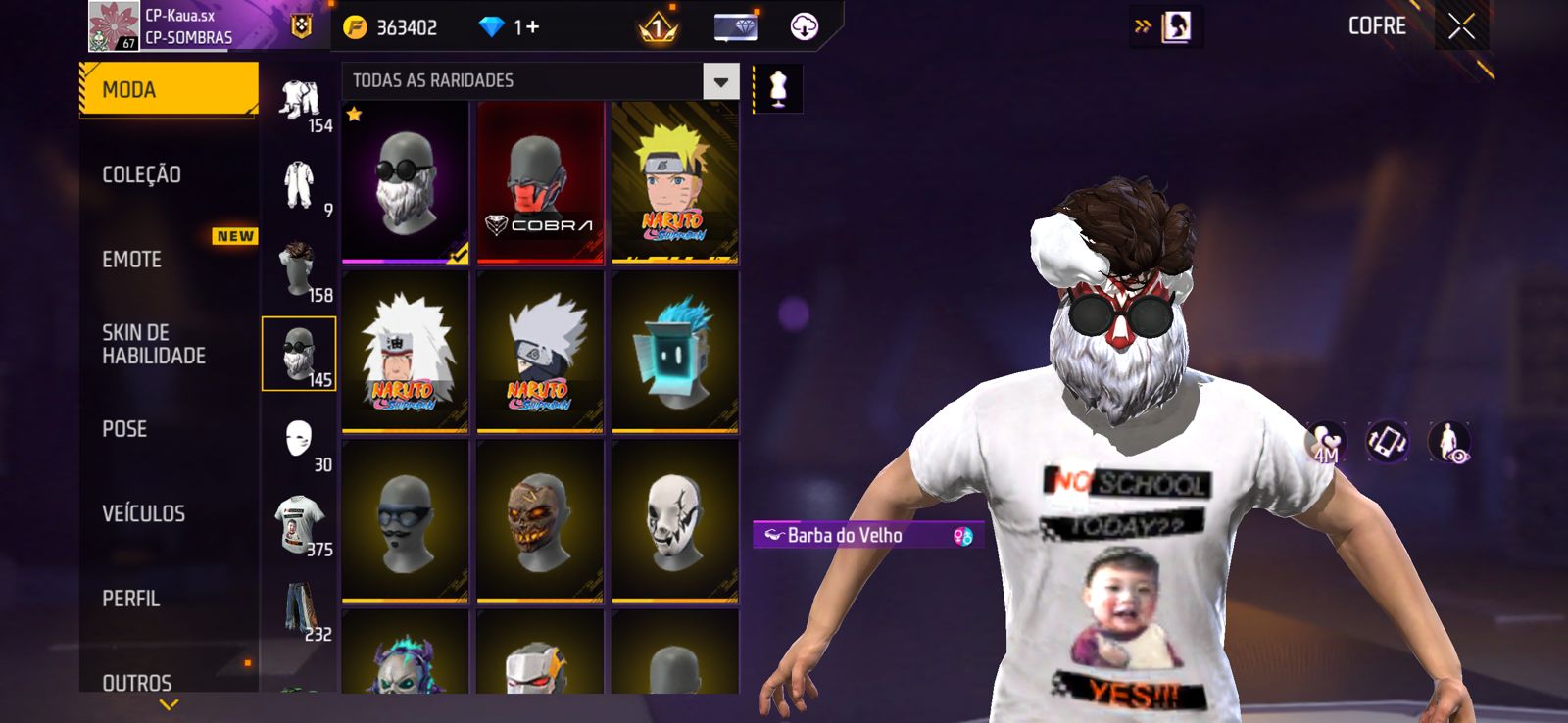This screenshot has width=1568, height=723.
Task: Open the MODA category
Action: (168, 90)
